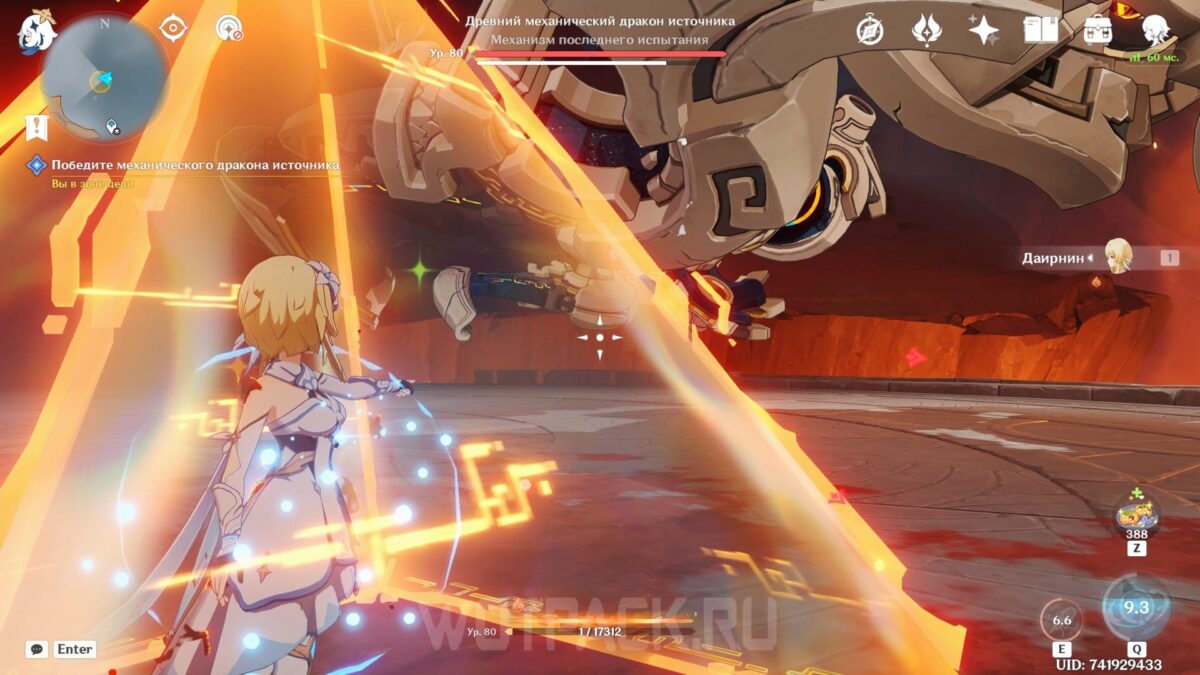The height and width of the screenshot is (675, 1200).
Task: Click the disabled co-op gauge icon
Action: point(229,29)
